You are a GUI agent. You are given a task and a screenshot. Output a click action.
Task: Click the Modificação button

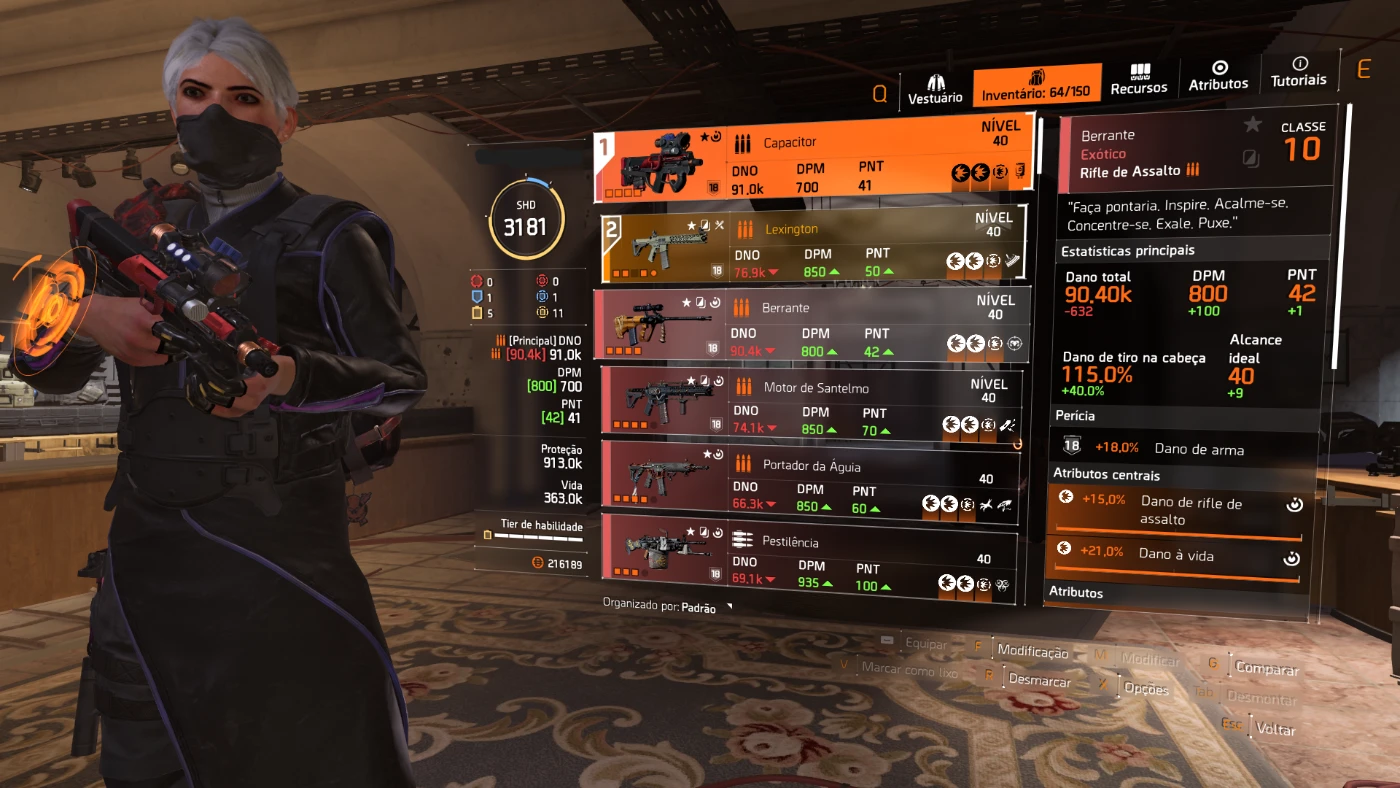[1033, 652]
